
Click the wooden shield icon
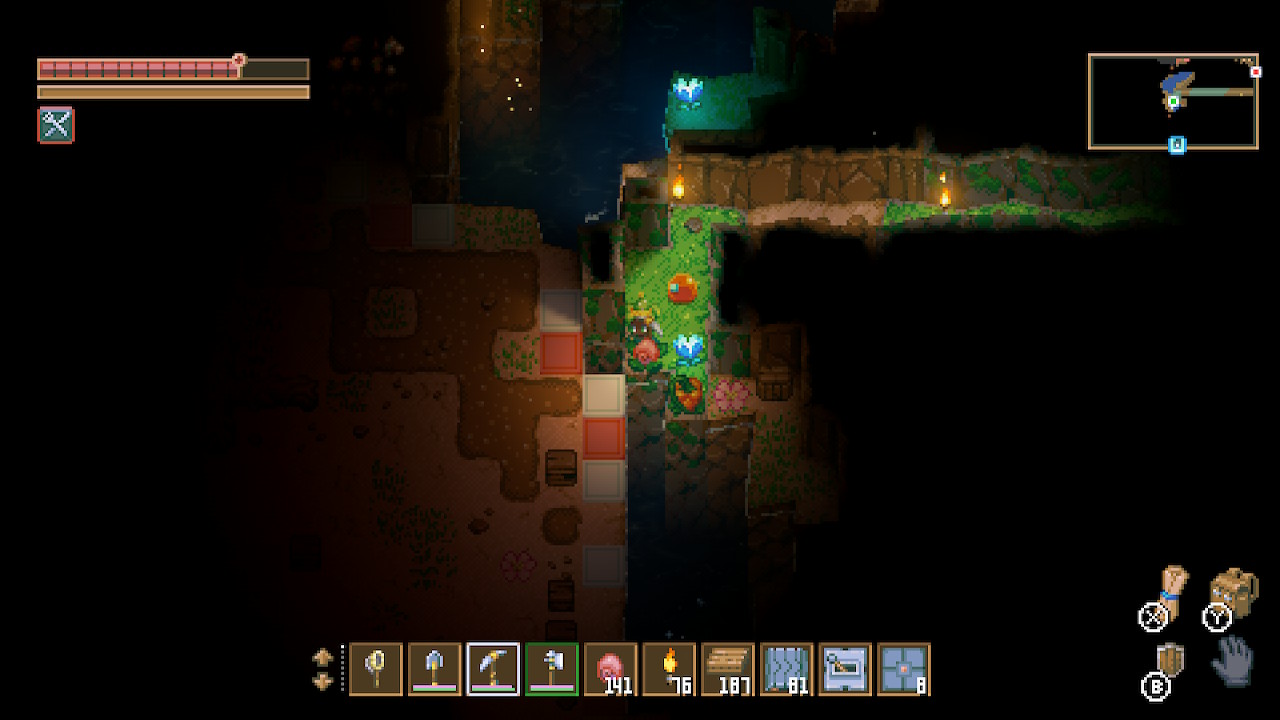[x=1170, y=661]
